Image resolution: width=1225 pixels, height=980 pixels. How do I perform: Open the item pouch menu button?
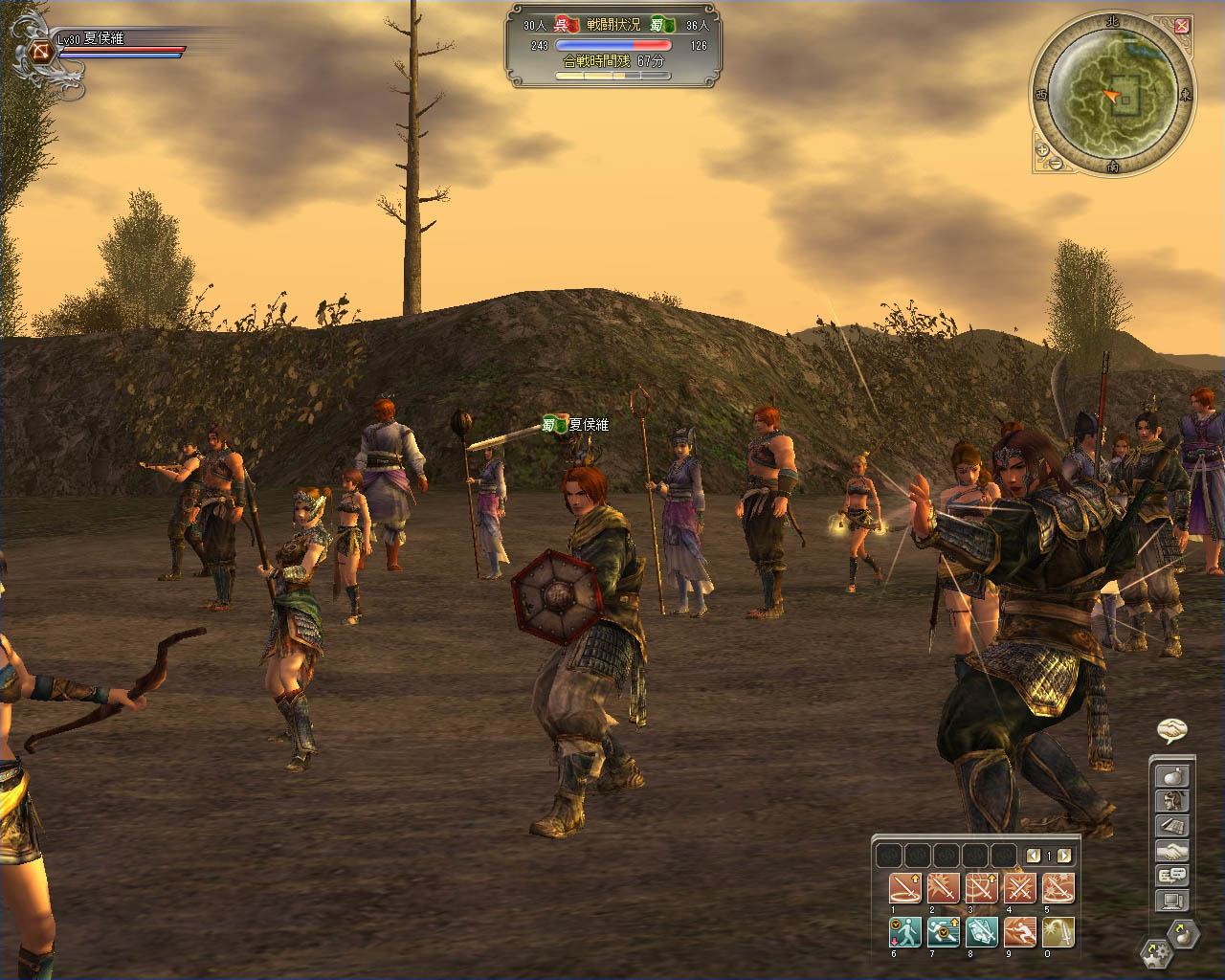coord(1172,776)
